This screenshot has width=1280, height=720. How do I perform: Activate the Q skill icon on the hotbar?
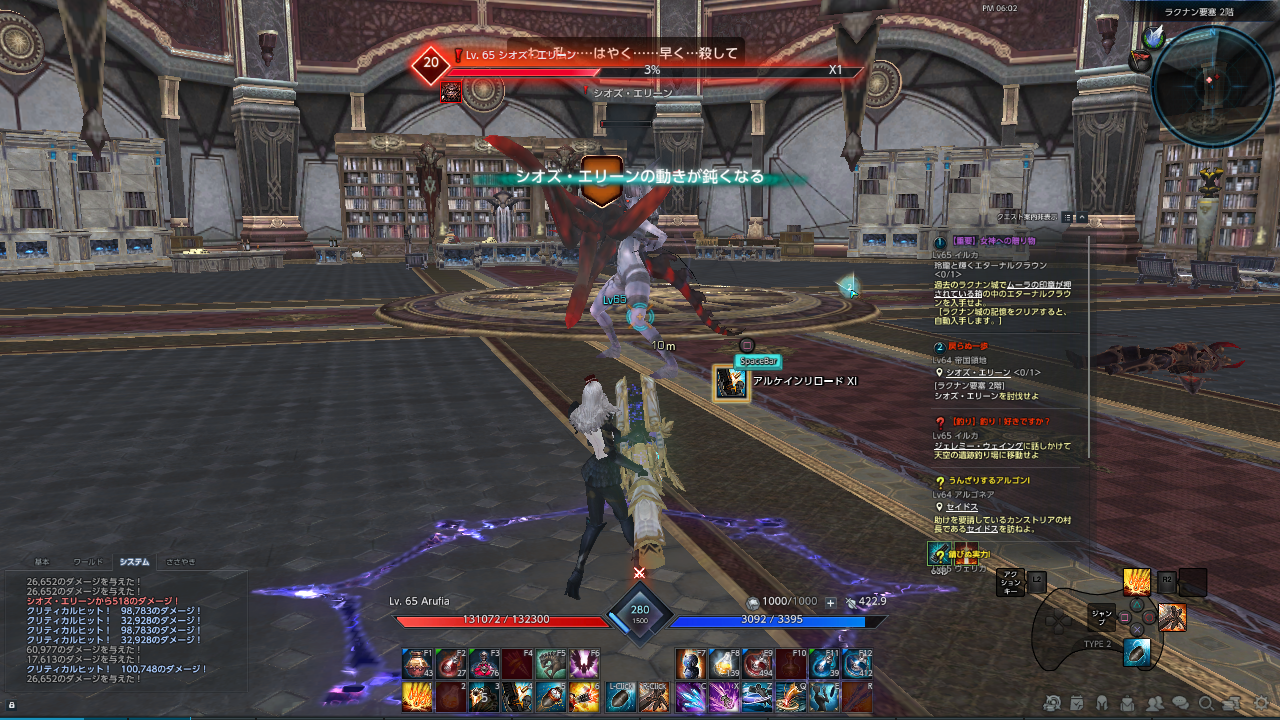pos(789,698)
